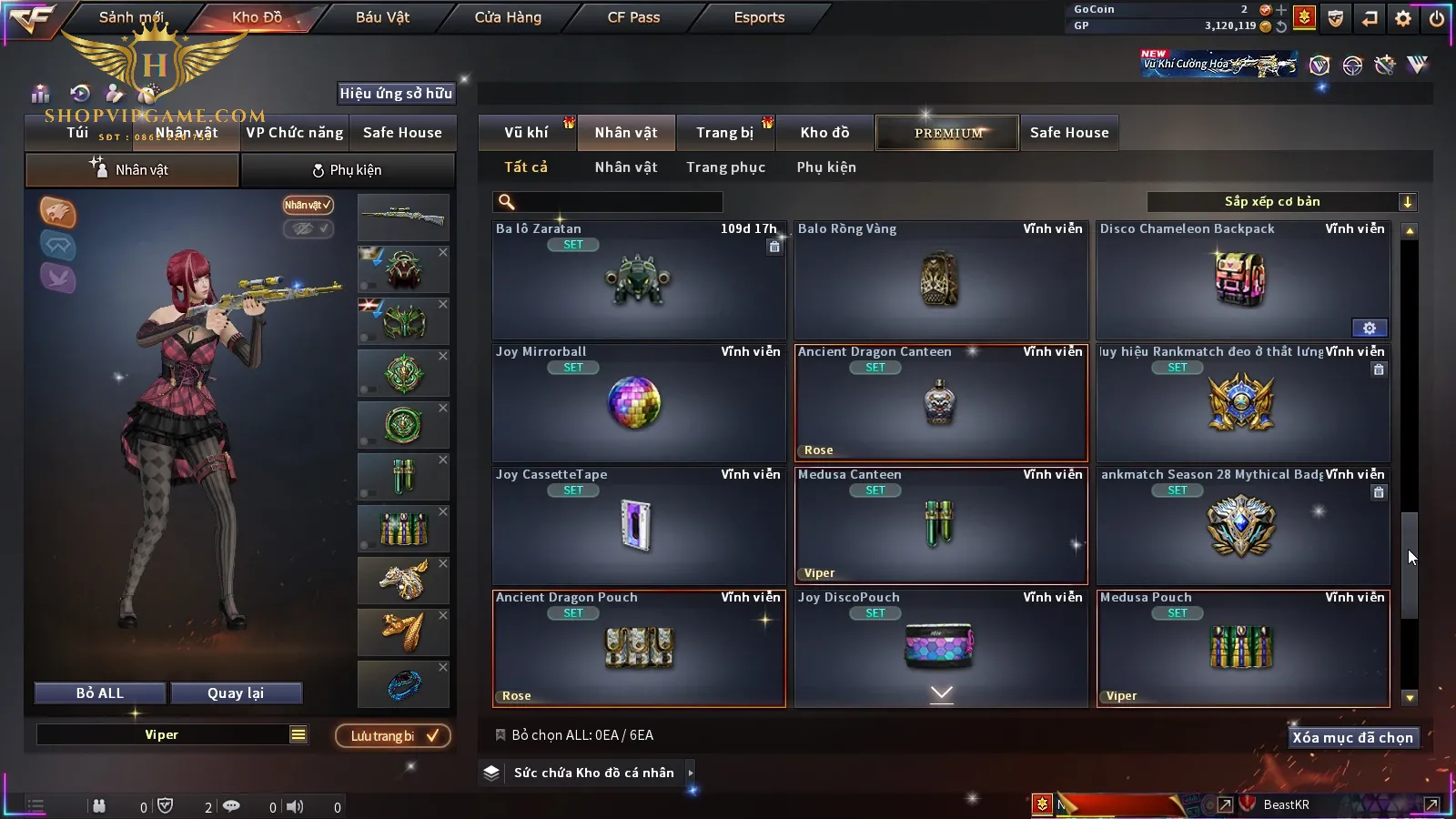Click the Quay lại button
This screenshot has height=819, width=1456.
coord(236,693)
